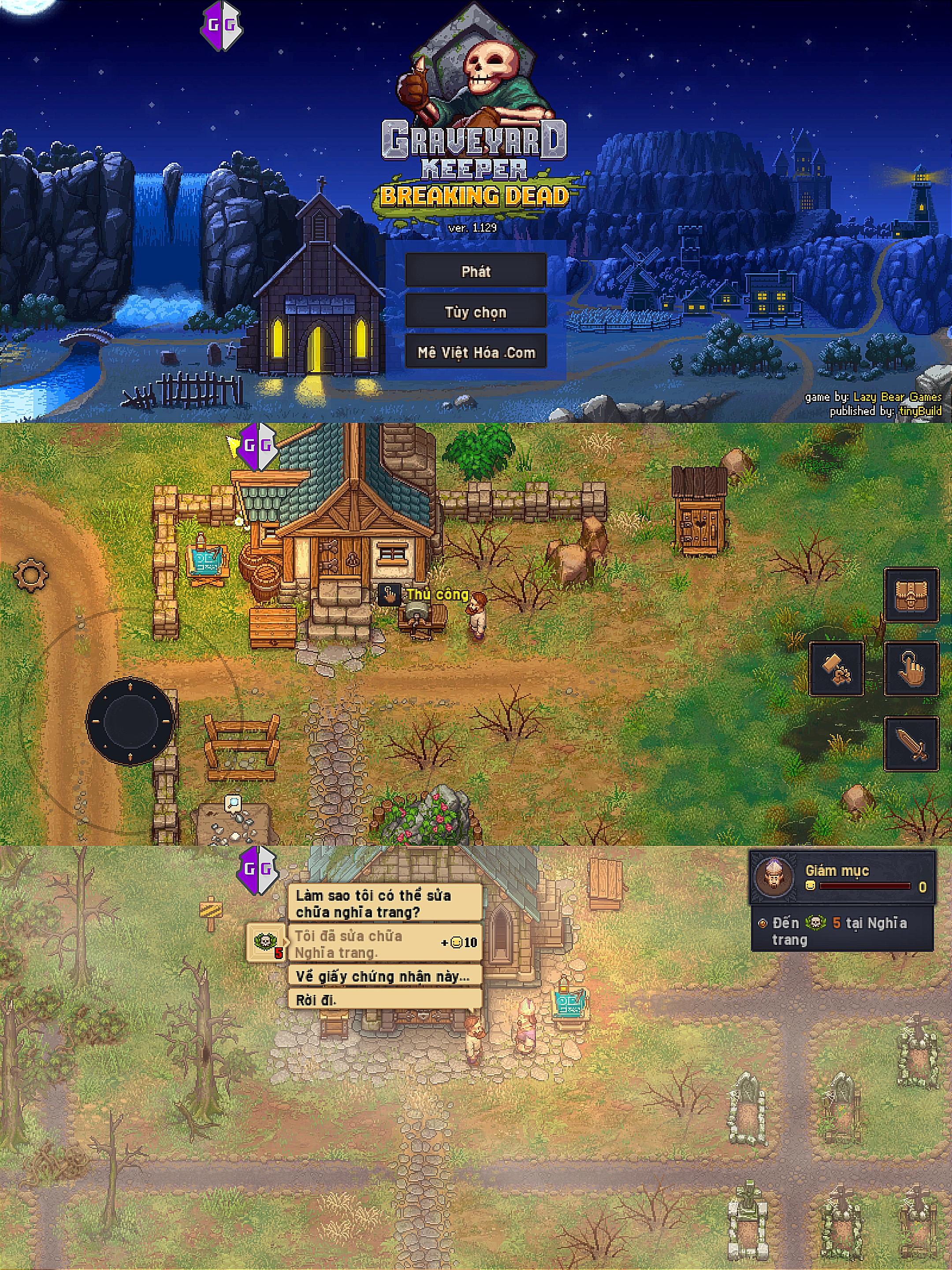Open the inventory chest icon

point(911,595)
